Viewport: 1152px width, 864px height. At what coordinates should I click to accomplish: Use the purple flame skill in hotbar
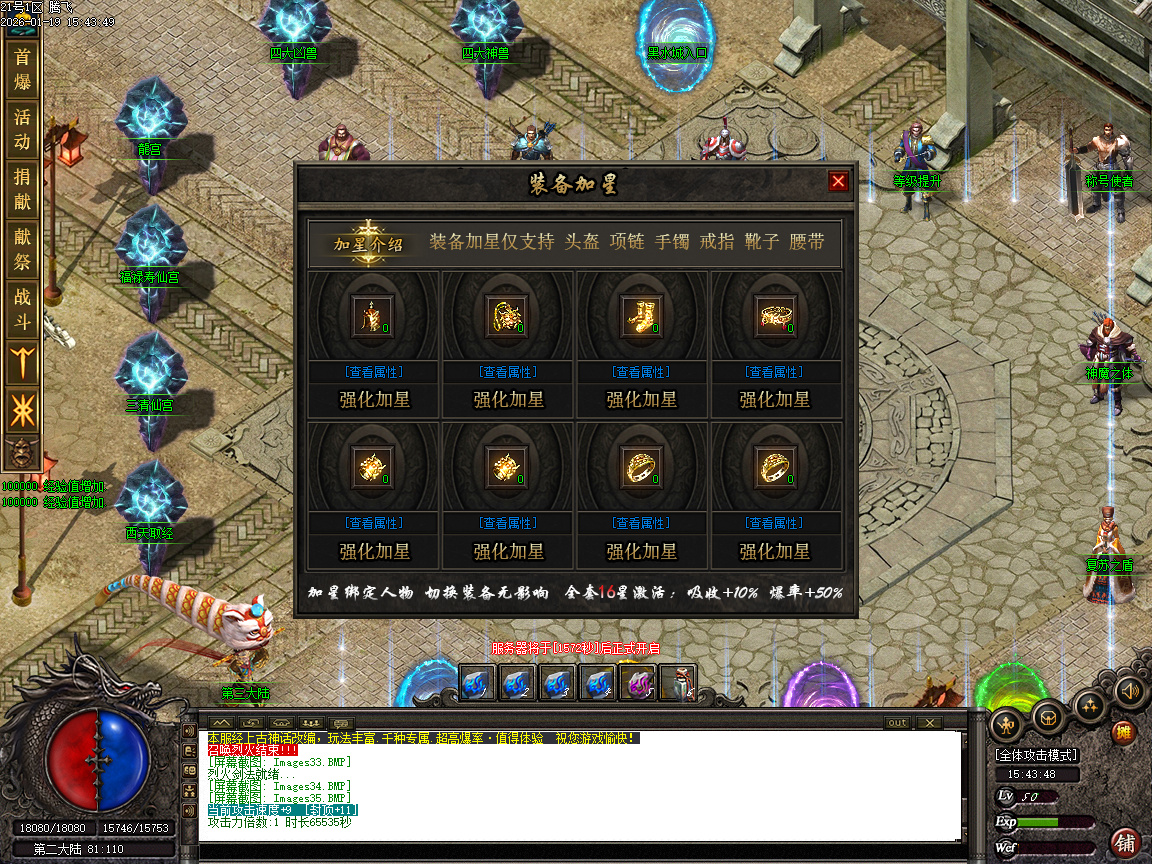click(x=637, y=683)
